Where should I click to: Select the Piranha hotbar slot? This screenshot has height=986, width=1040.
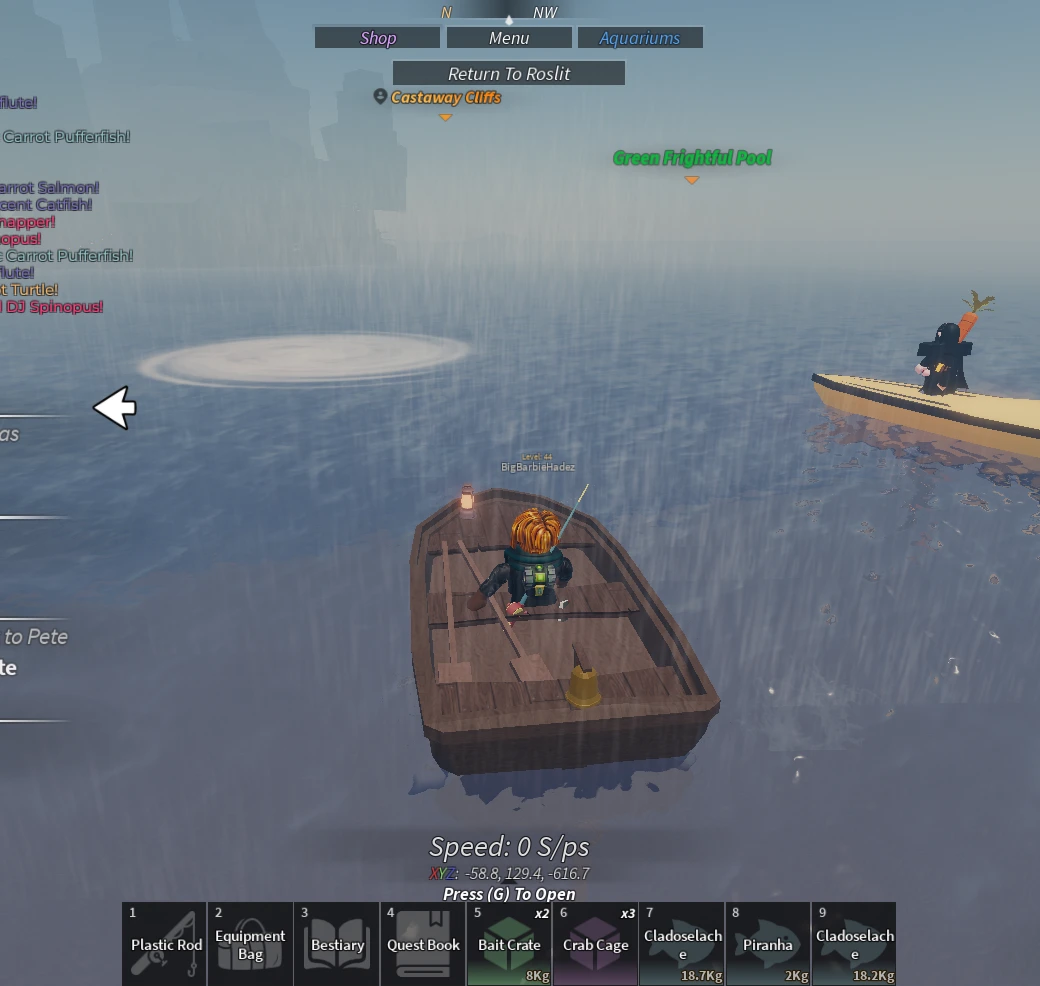point(768,944)
